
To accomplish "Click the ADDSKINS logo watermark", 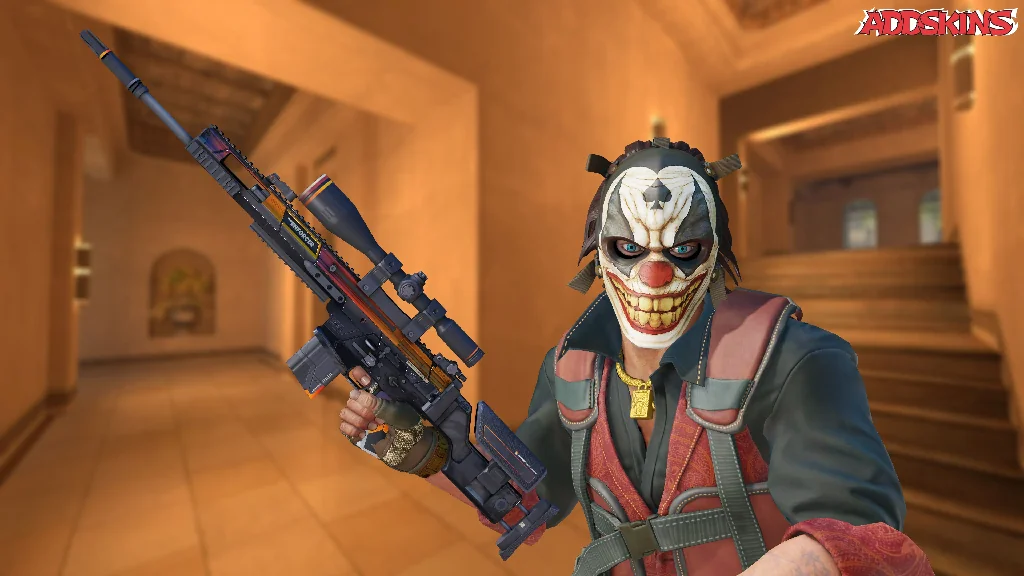I will coord(935,22).
